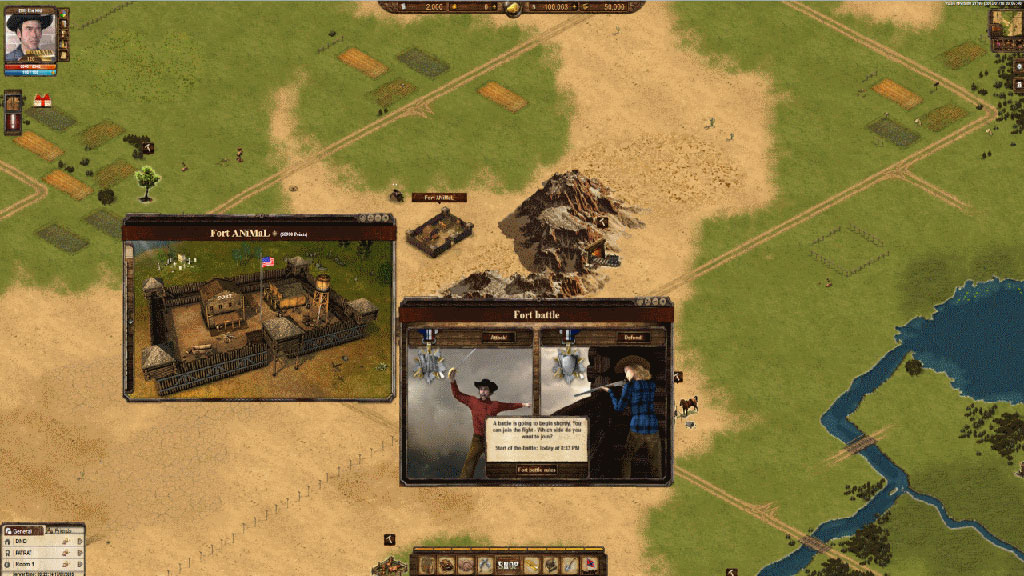Switch to the Friends chat tab

[x=62, y=531]
